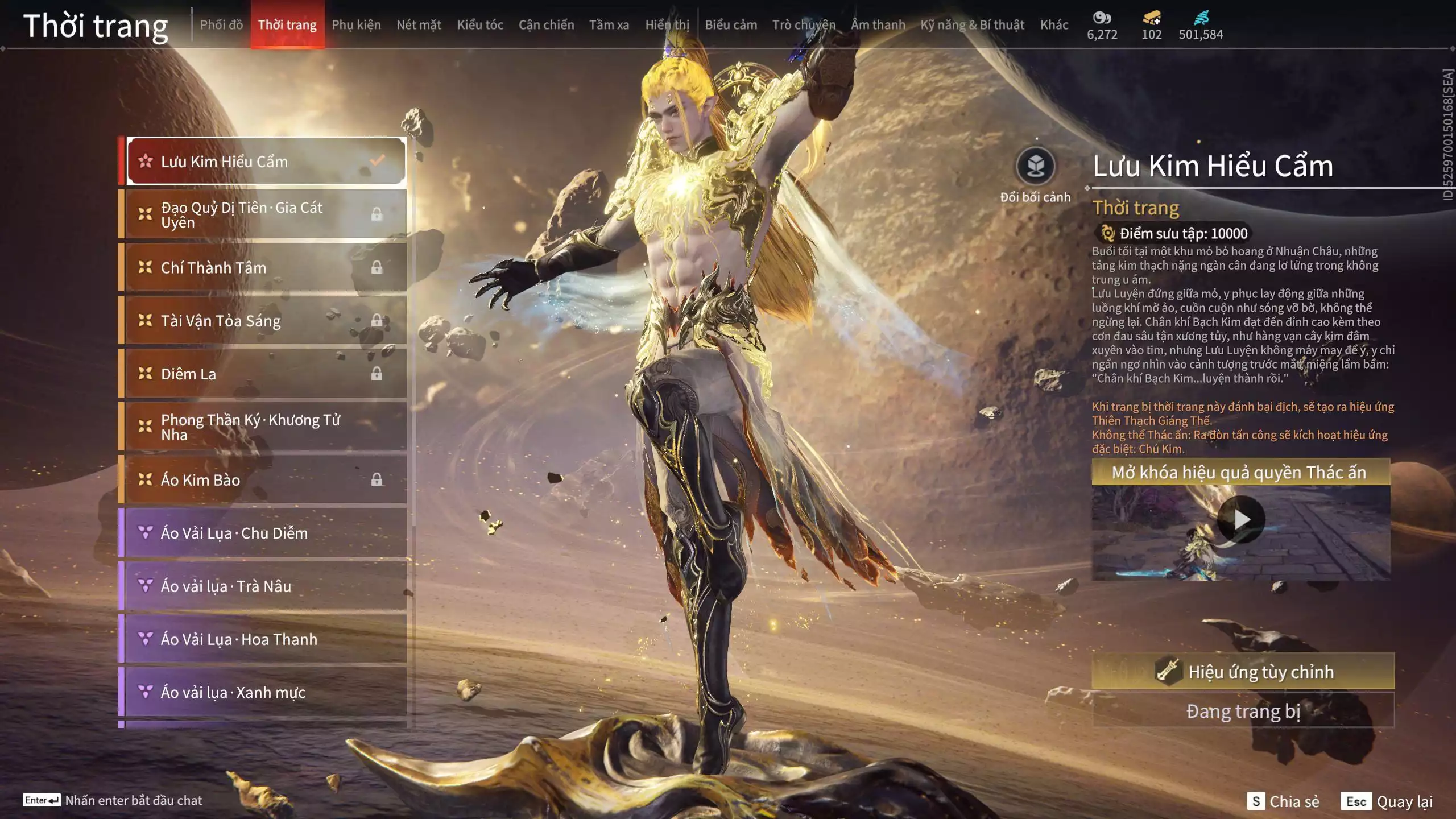This screenshot has height=819, width=1456.
Task: Go to the Biểu cảm tab
Action: point(731,25)
